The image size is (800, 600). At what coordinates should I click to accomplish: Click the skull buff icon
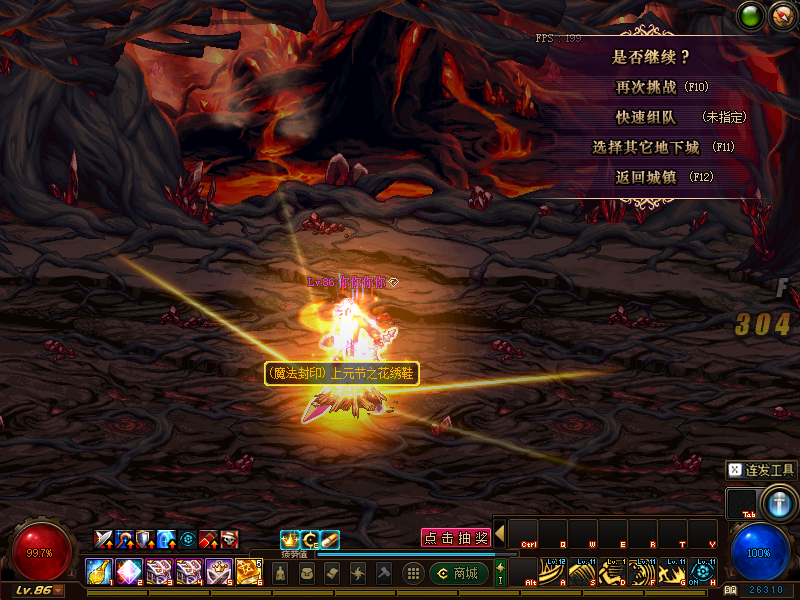[x=230, y=539]
